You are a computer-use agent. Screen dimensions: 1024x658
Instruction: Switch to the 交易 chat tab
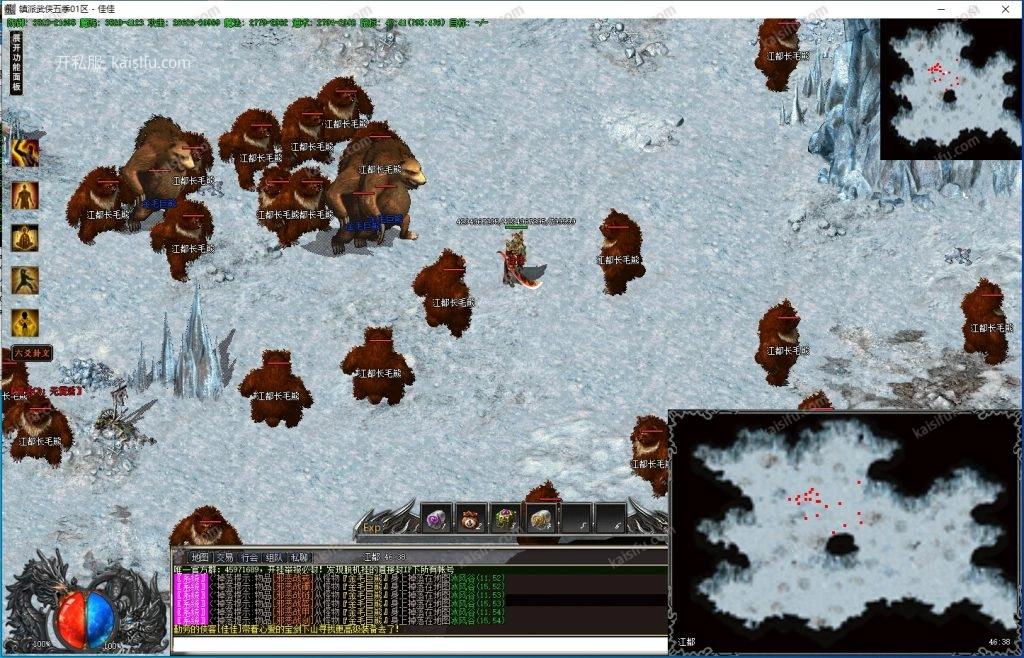pos(224,557)
